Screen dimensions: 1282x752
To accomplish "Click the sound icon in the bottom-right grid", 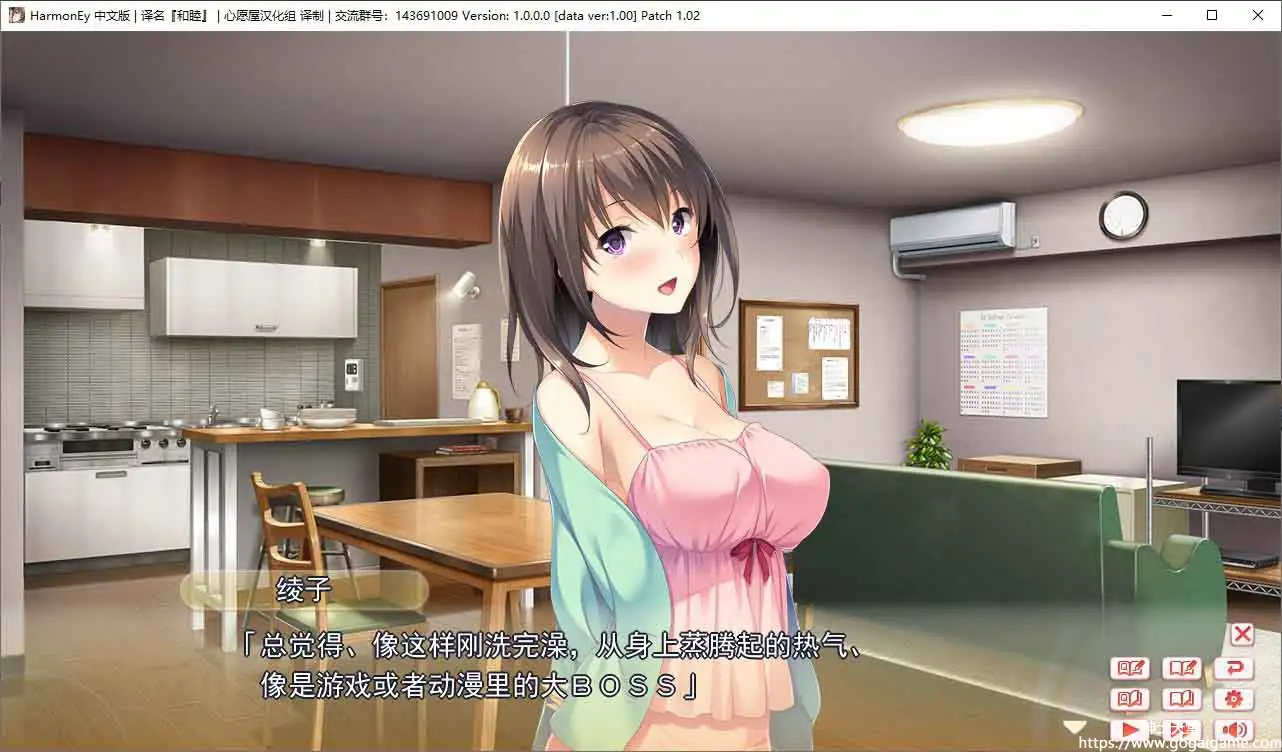I will pos(1236,728).
